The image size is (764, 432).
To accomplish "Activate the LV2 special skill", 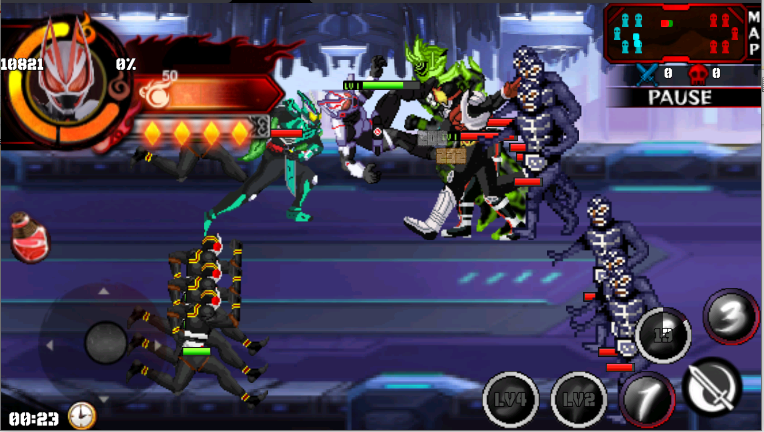I will [578, 400].
